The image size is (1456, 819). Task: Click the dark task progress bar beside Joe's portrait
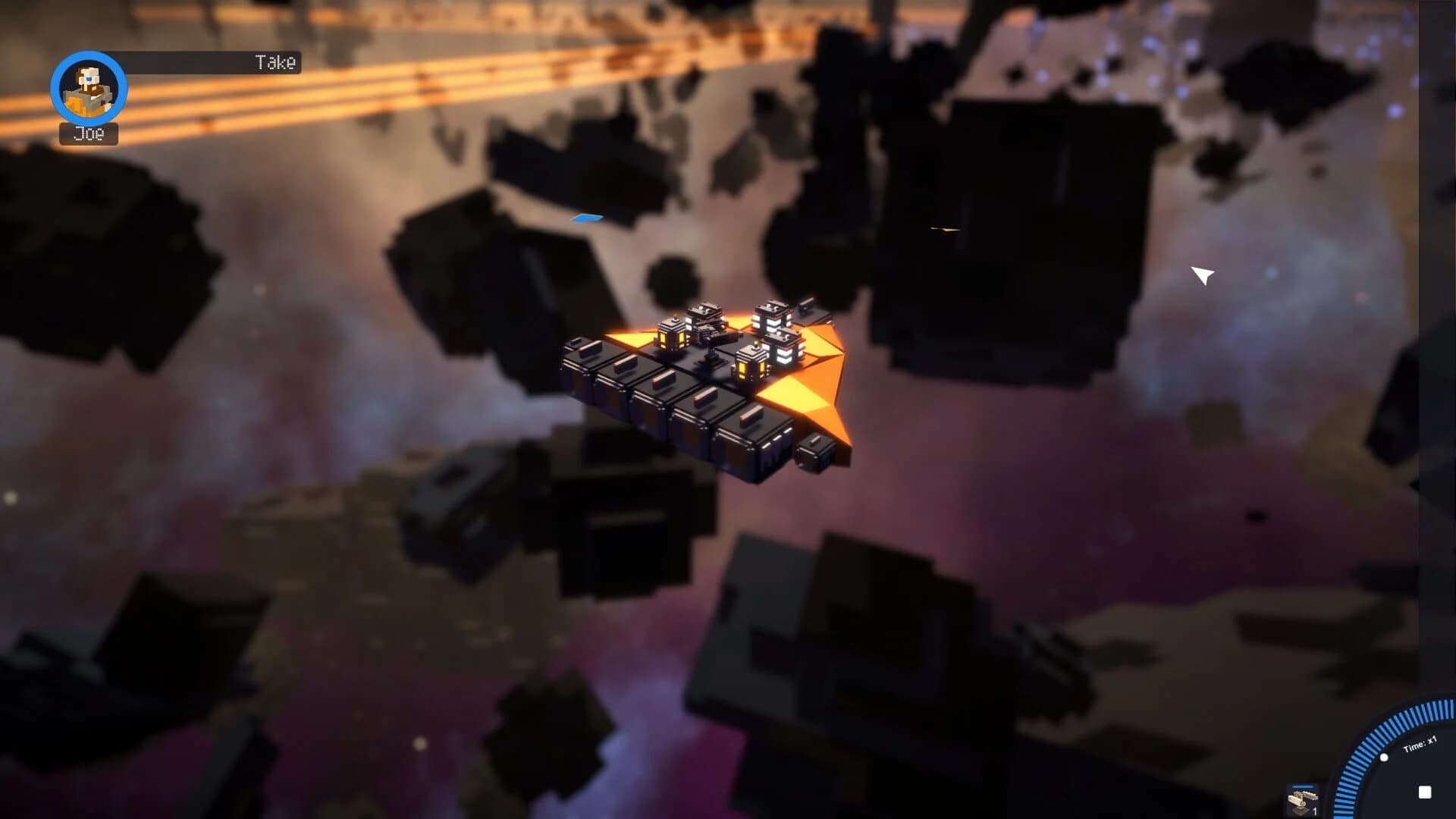[x=190, y=63]
